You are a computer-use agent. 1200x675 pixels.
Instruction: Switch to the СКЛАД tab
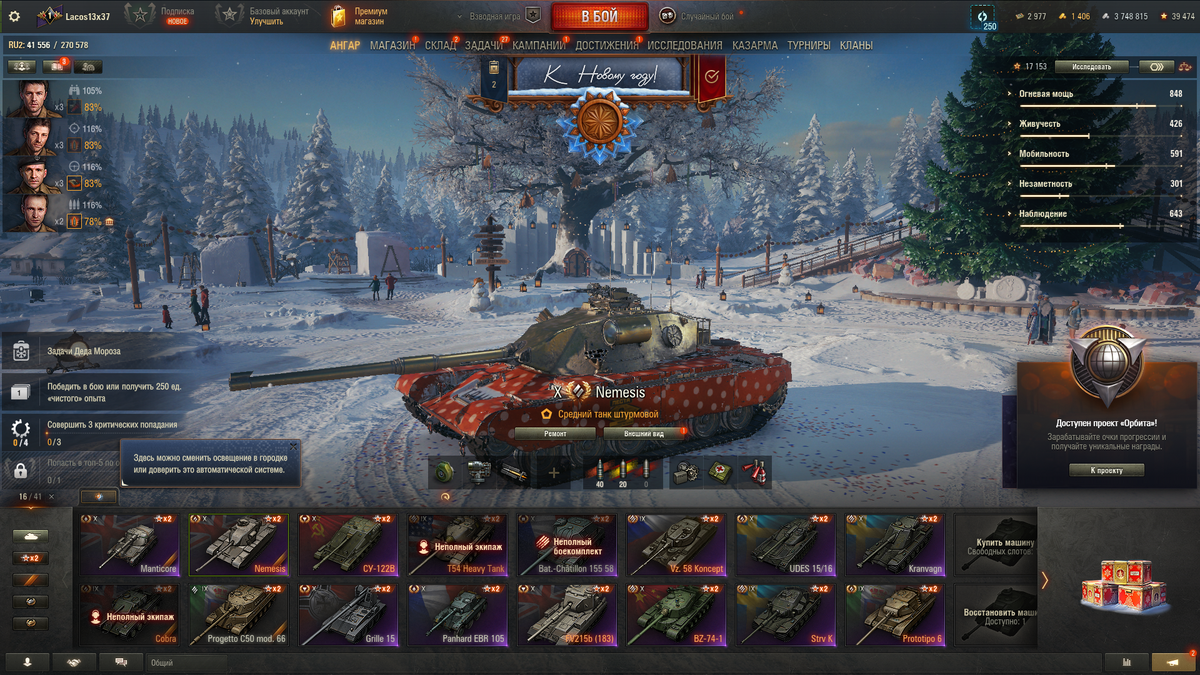point(440,45)
